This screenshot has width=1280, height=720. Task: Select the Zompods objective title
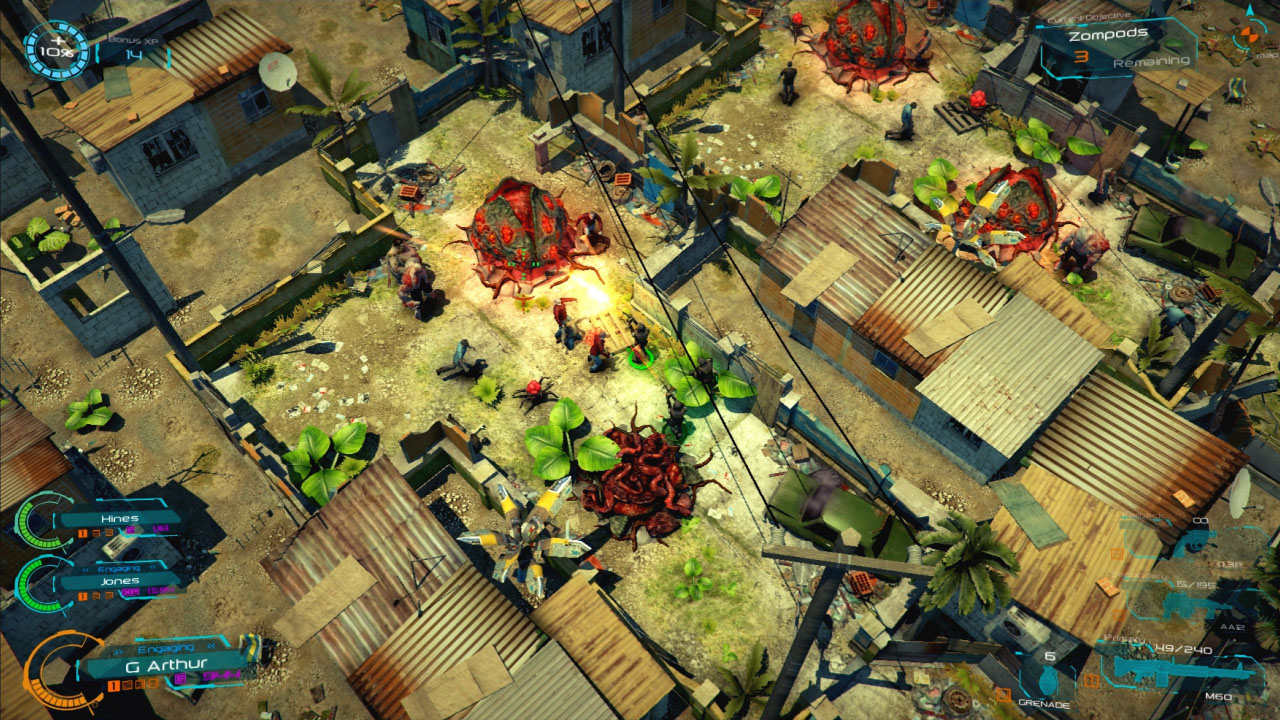point(1110,33)
